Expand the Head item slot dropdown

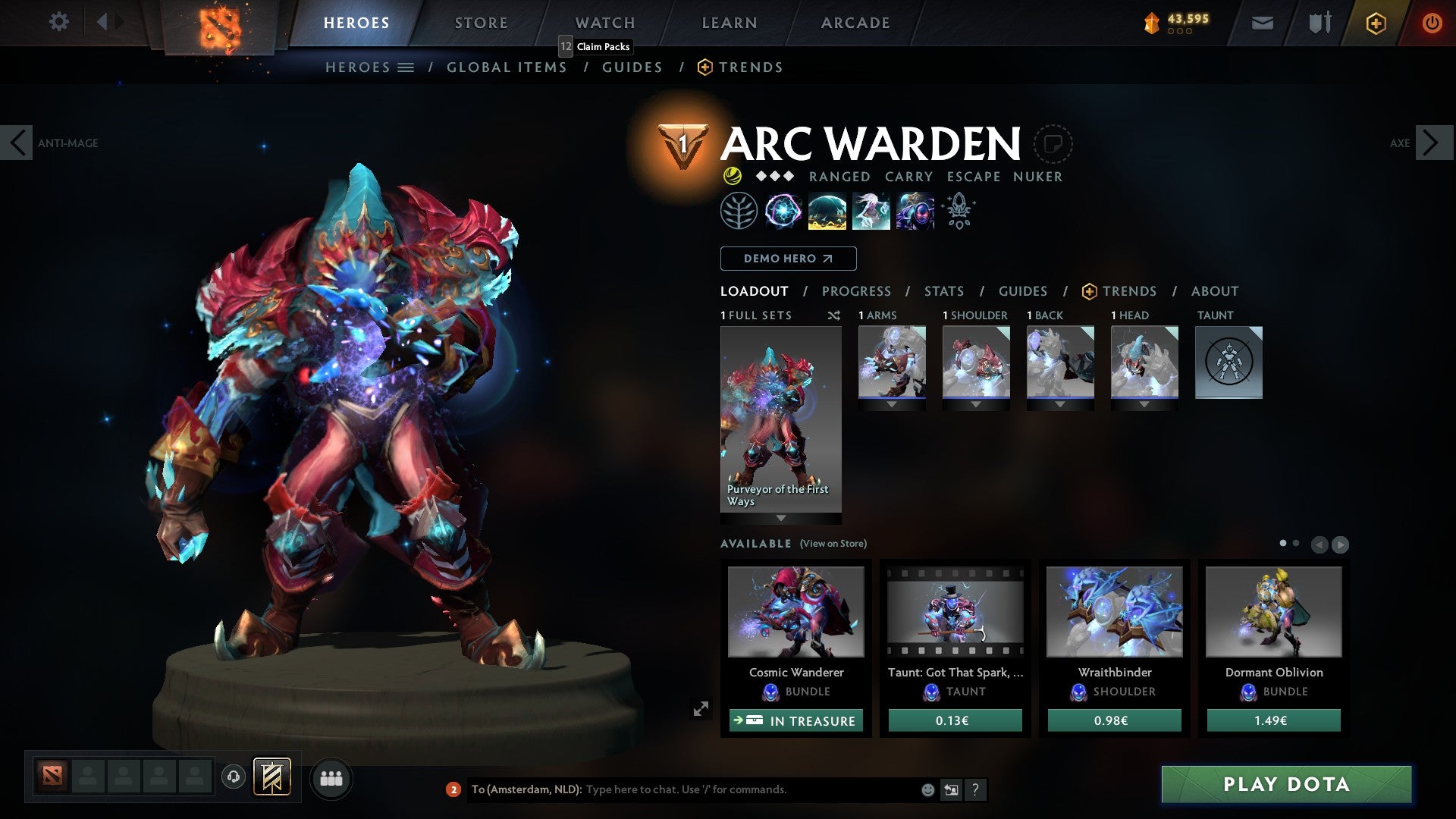(1145, 404)
